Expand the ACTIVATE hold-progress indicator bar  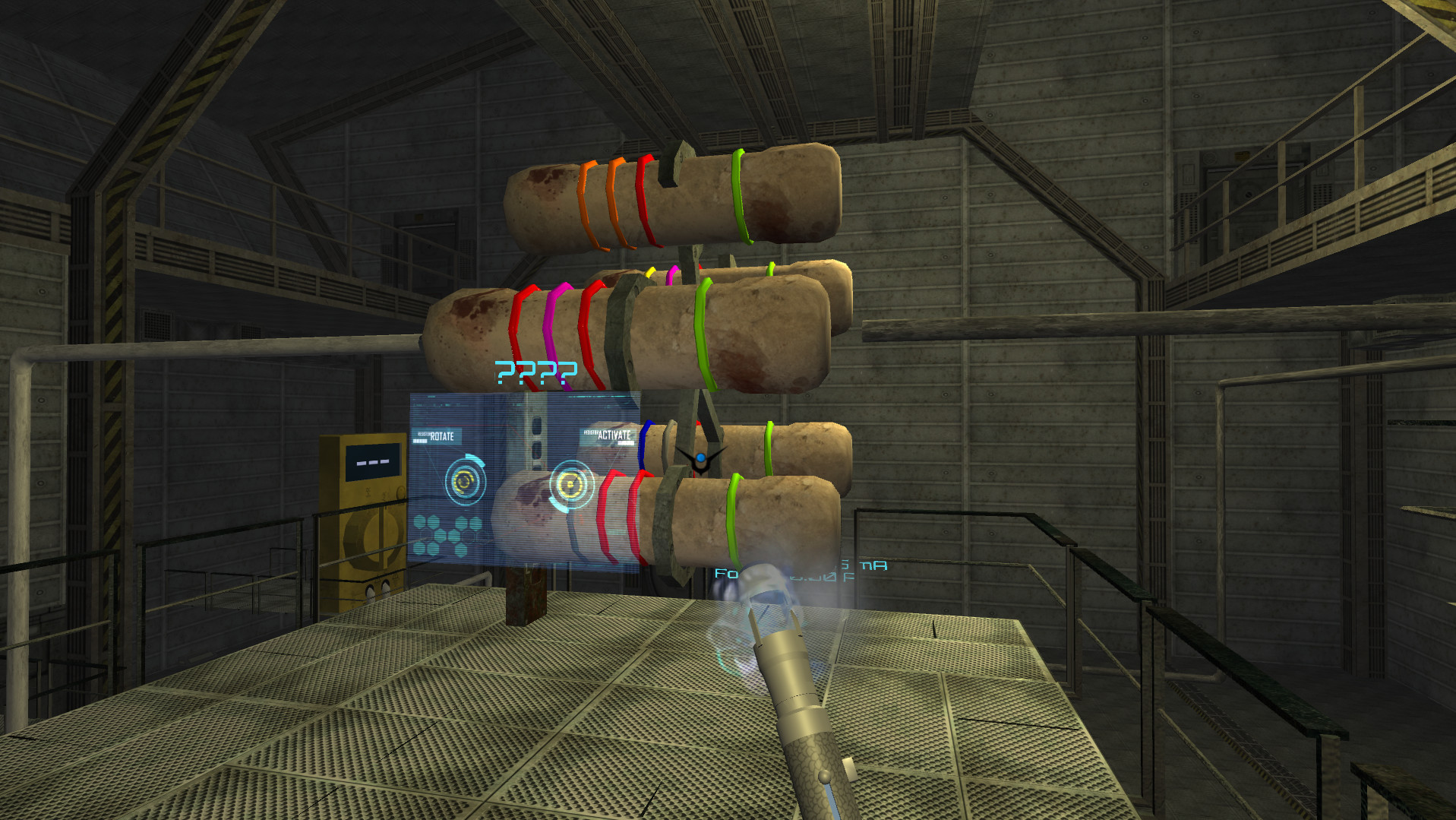pos(627,443)
